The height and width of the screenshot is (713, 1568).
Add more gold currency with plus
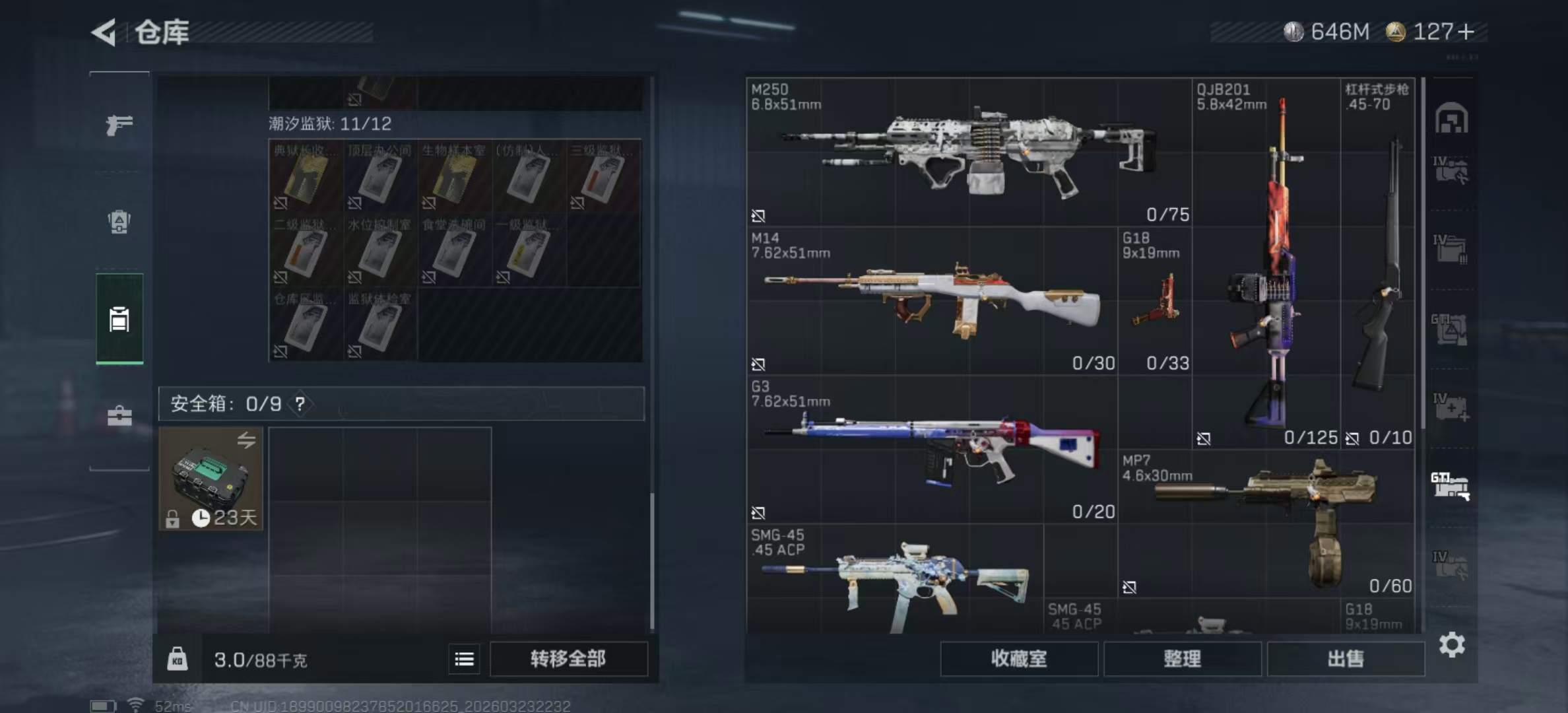pyautogui.click(x=1466, y=32)
